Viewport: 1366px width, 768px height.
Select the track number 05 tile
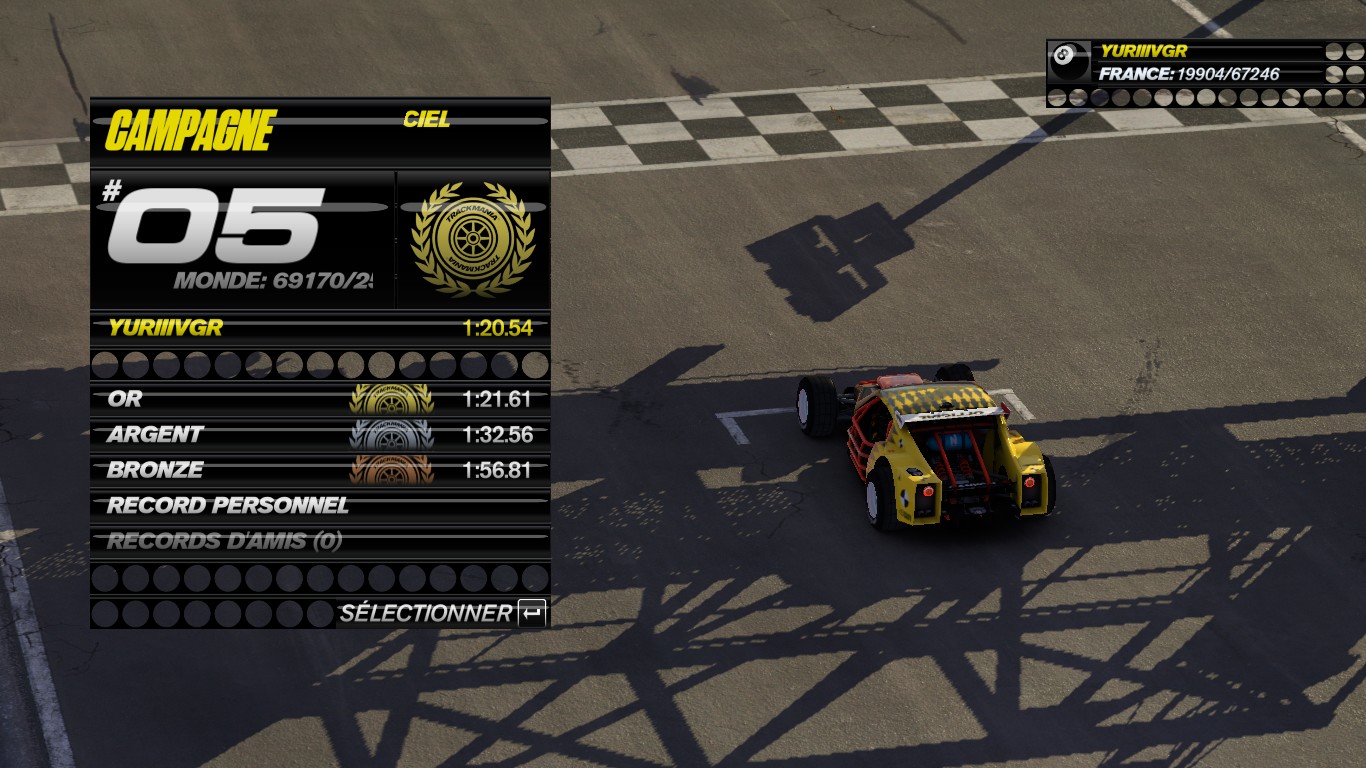242,240
